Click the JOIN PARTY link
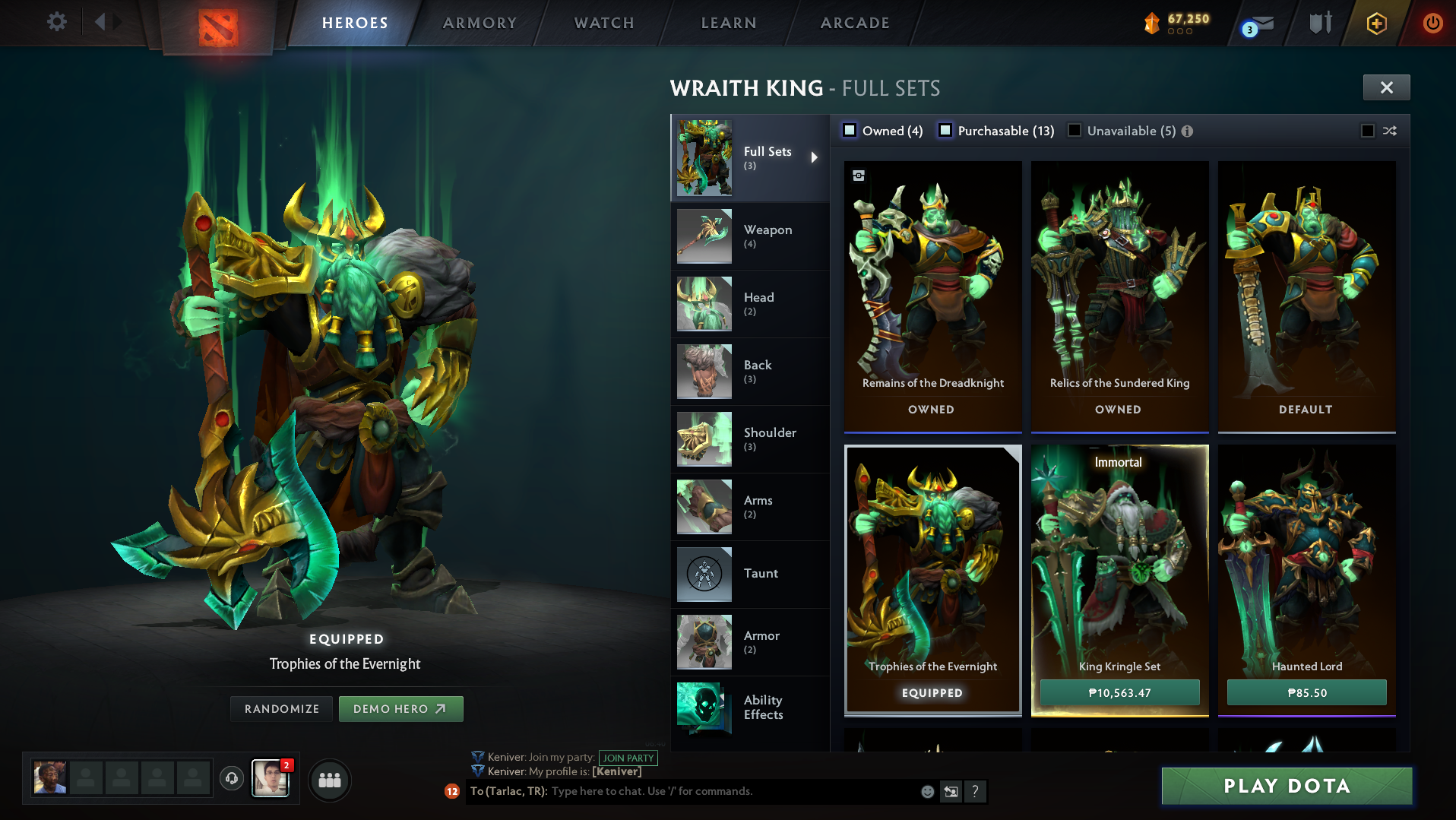The width and height of the screenshot is (1456, 820). pos(628,758)
